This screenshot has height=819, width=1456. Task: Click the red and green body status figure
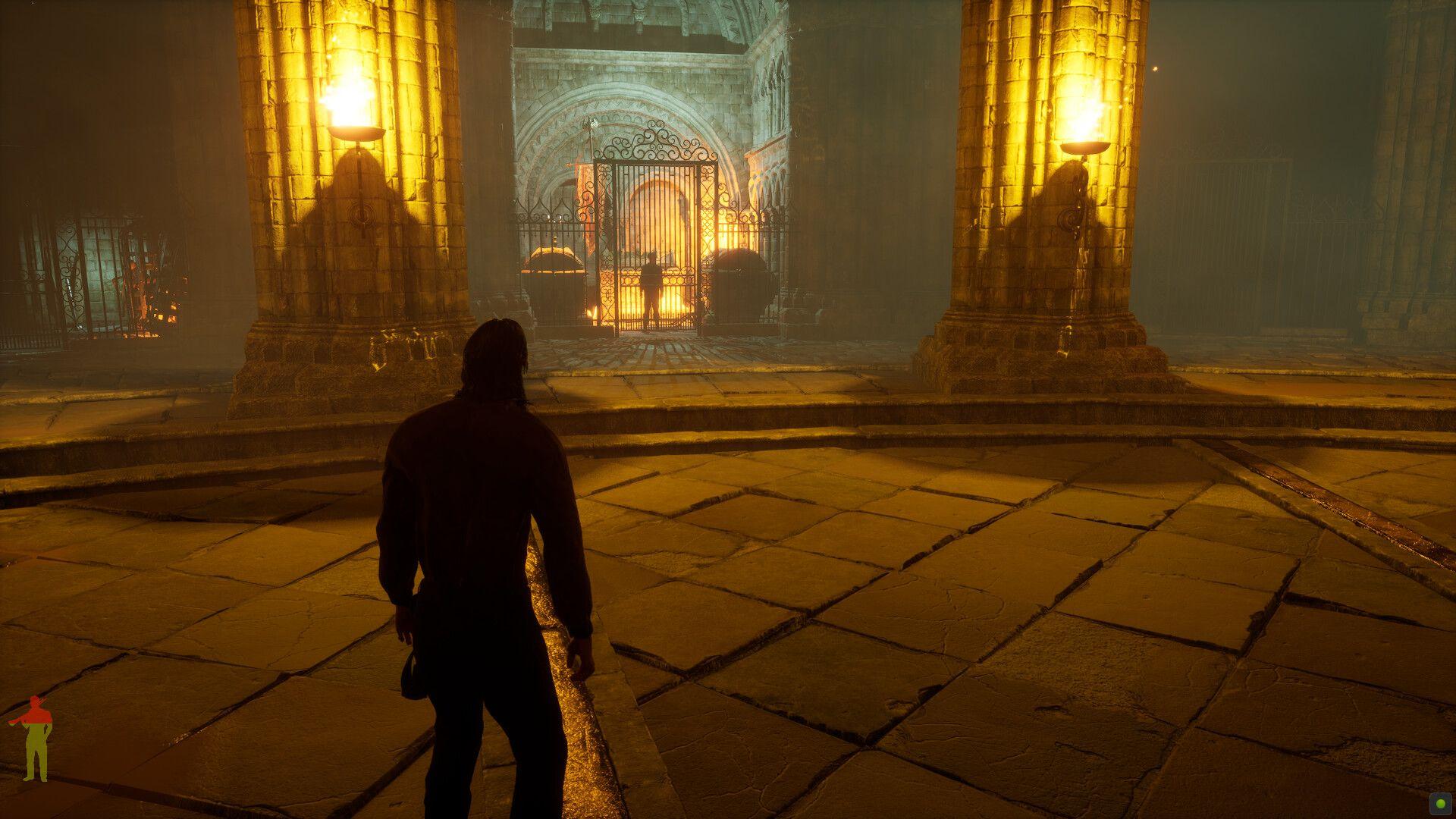pos(34,738)
